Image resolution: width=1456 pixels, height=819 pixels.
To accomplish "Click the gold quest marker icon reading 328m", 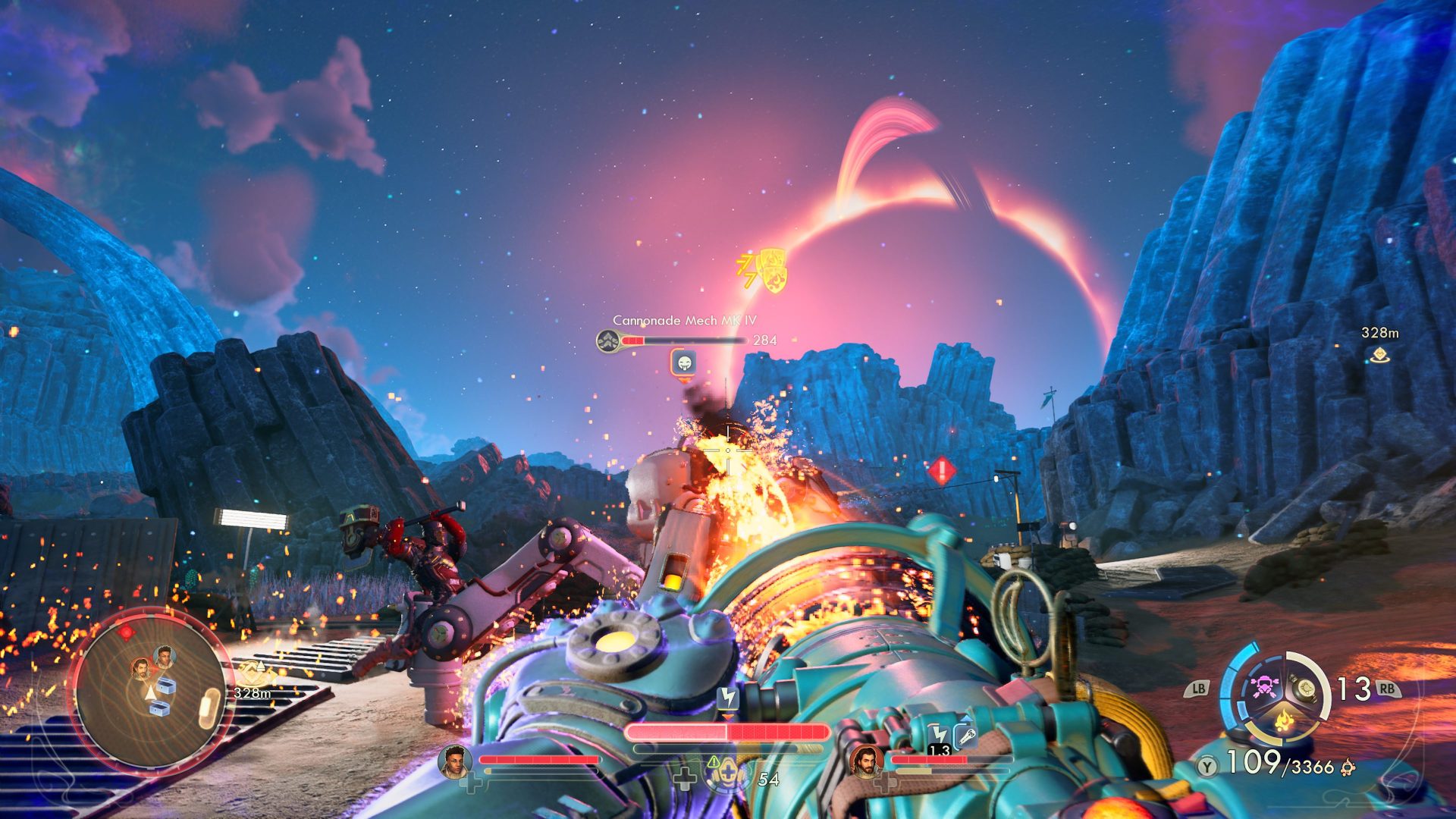I will point(253,676).
